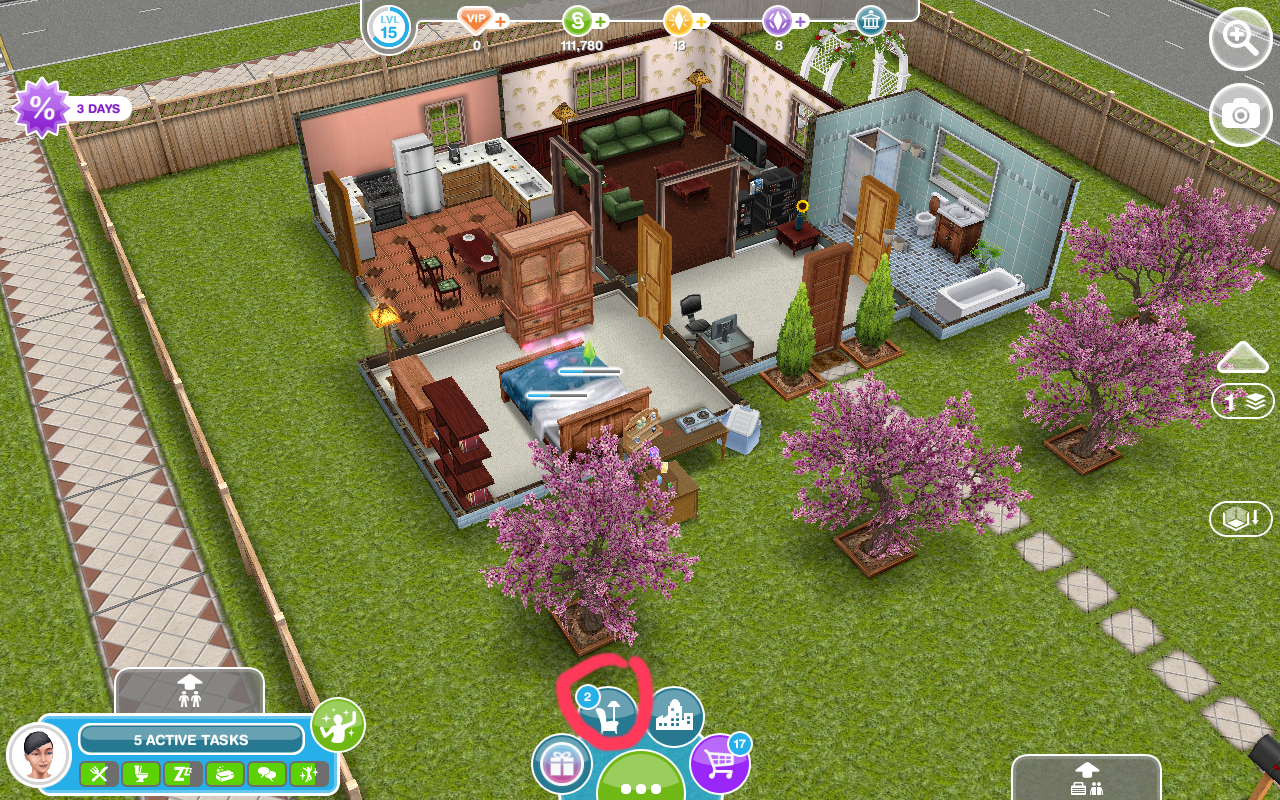Viewport: 1280px width, 800px height.
Task: View the 5 Active Tasks list
Action: 190,740
